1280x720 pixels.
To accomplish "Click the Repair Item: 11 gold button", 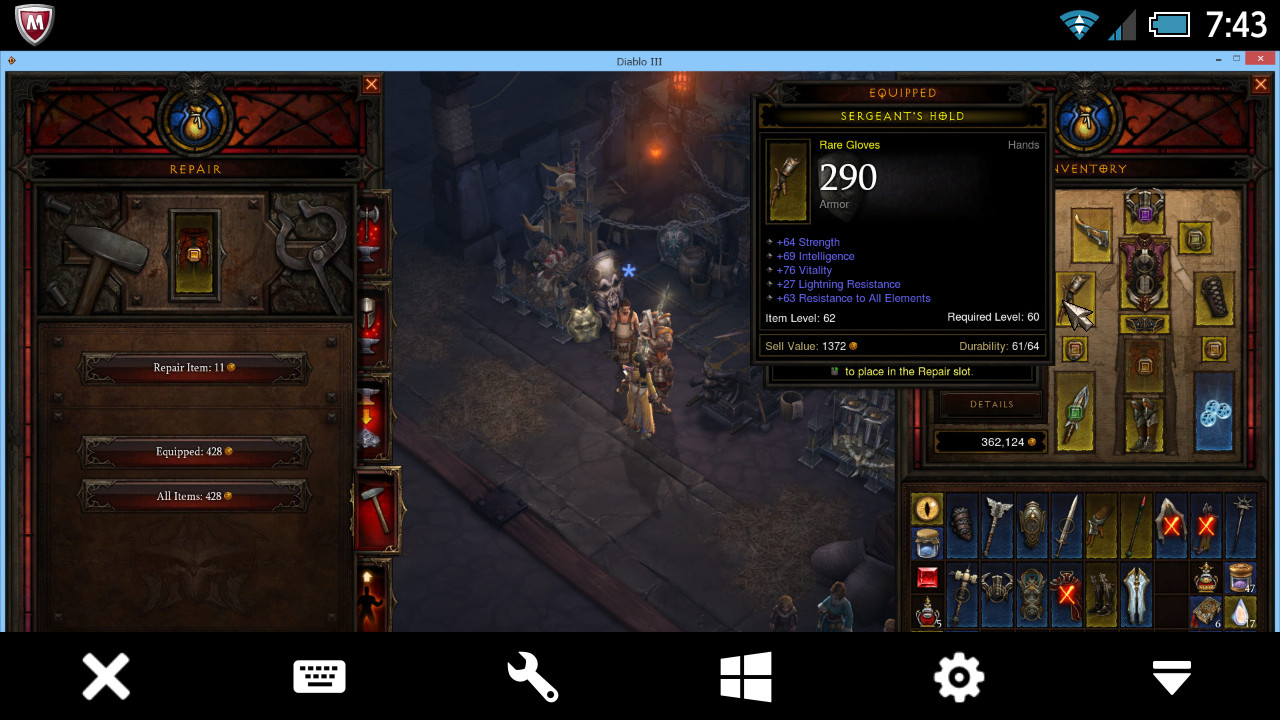I will (194, 368).
